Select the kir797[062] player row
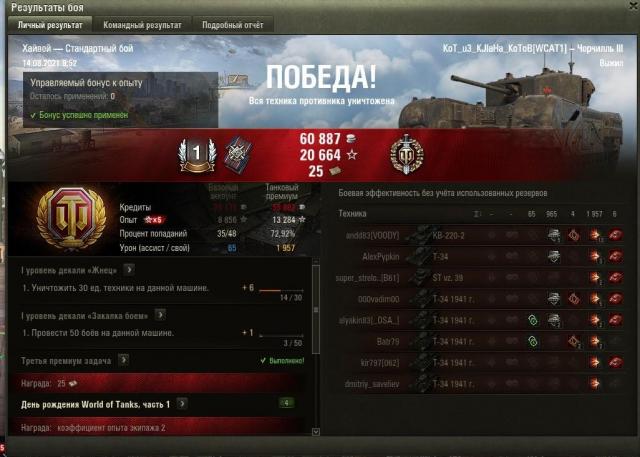 pyautogui.click(x=482, y=362)
